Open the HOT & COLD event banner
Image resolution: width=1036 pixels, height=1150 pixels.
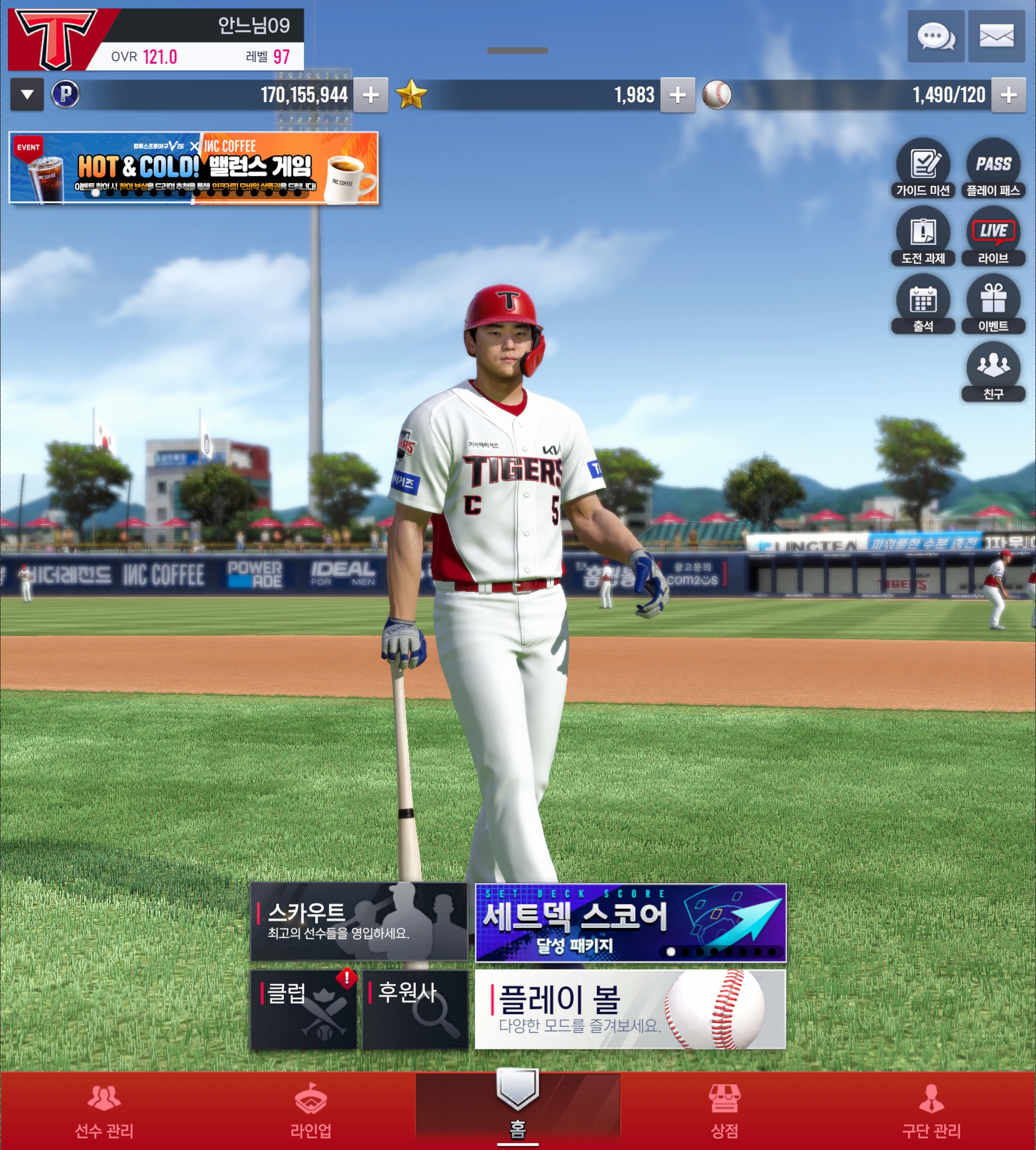click(194, 168)
